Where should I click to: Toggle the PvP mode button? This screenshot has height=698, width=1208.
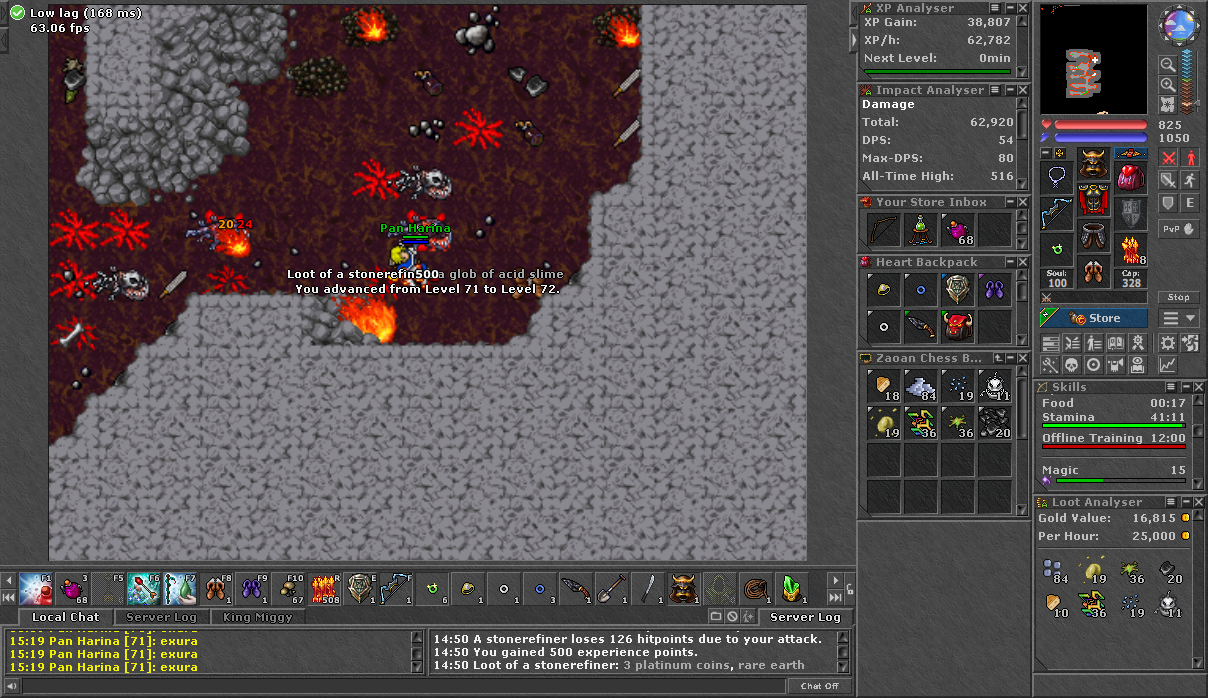1179,228
